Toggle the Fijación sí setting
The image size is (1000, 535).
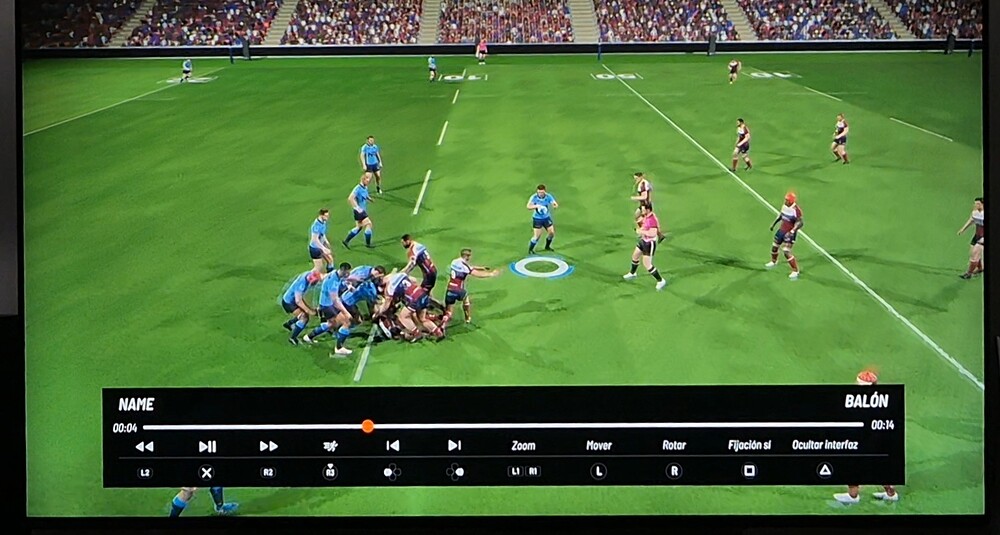749,446
